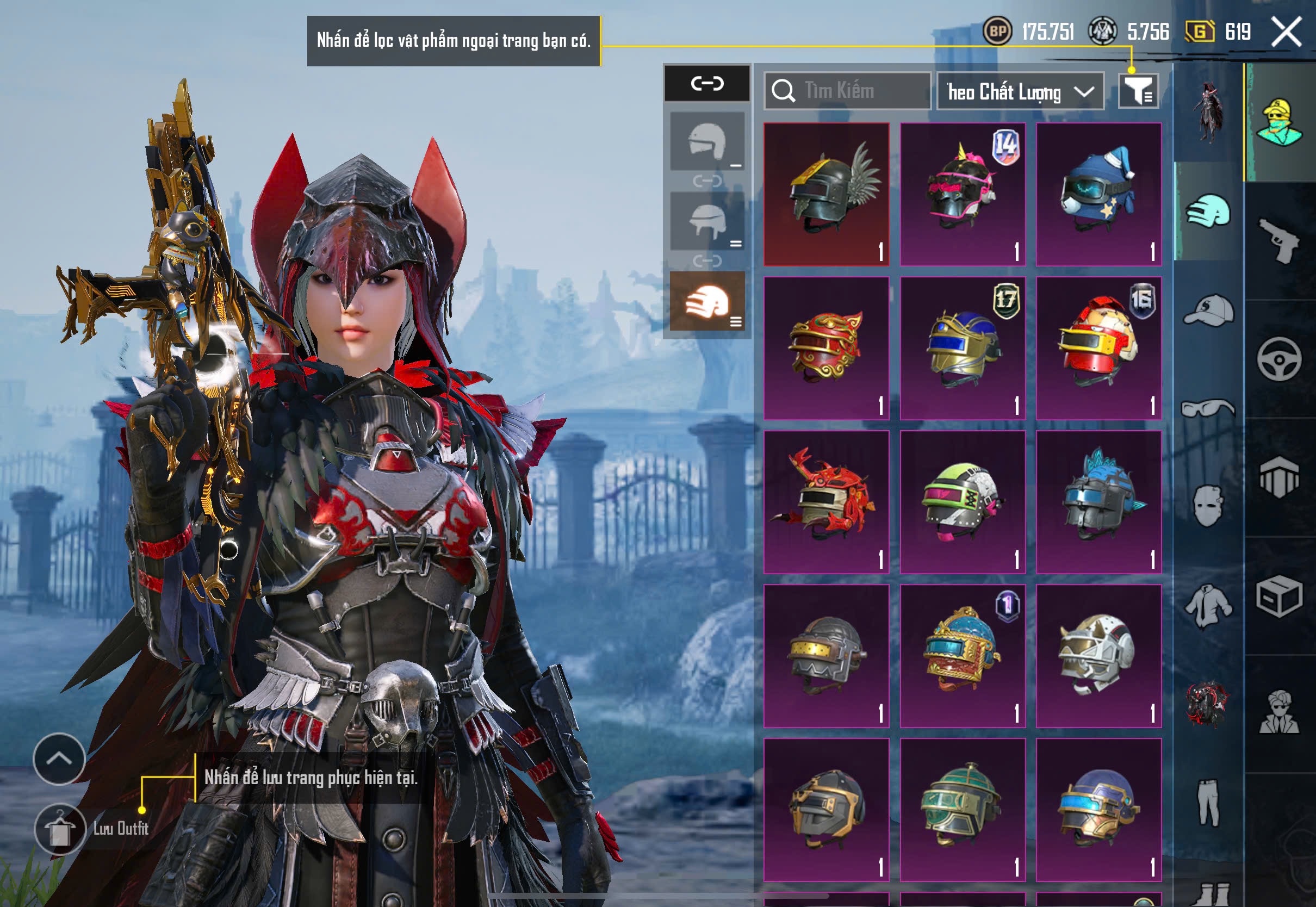Pick the white and gold star helmet
Viewport: 1316px width, 907px height.
tap(1098, 655)
